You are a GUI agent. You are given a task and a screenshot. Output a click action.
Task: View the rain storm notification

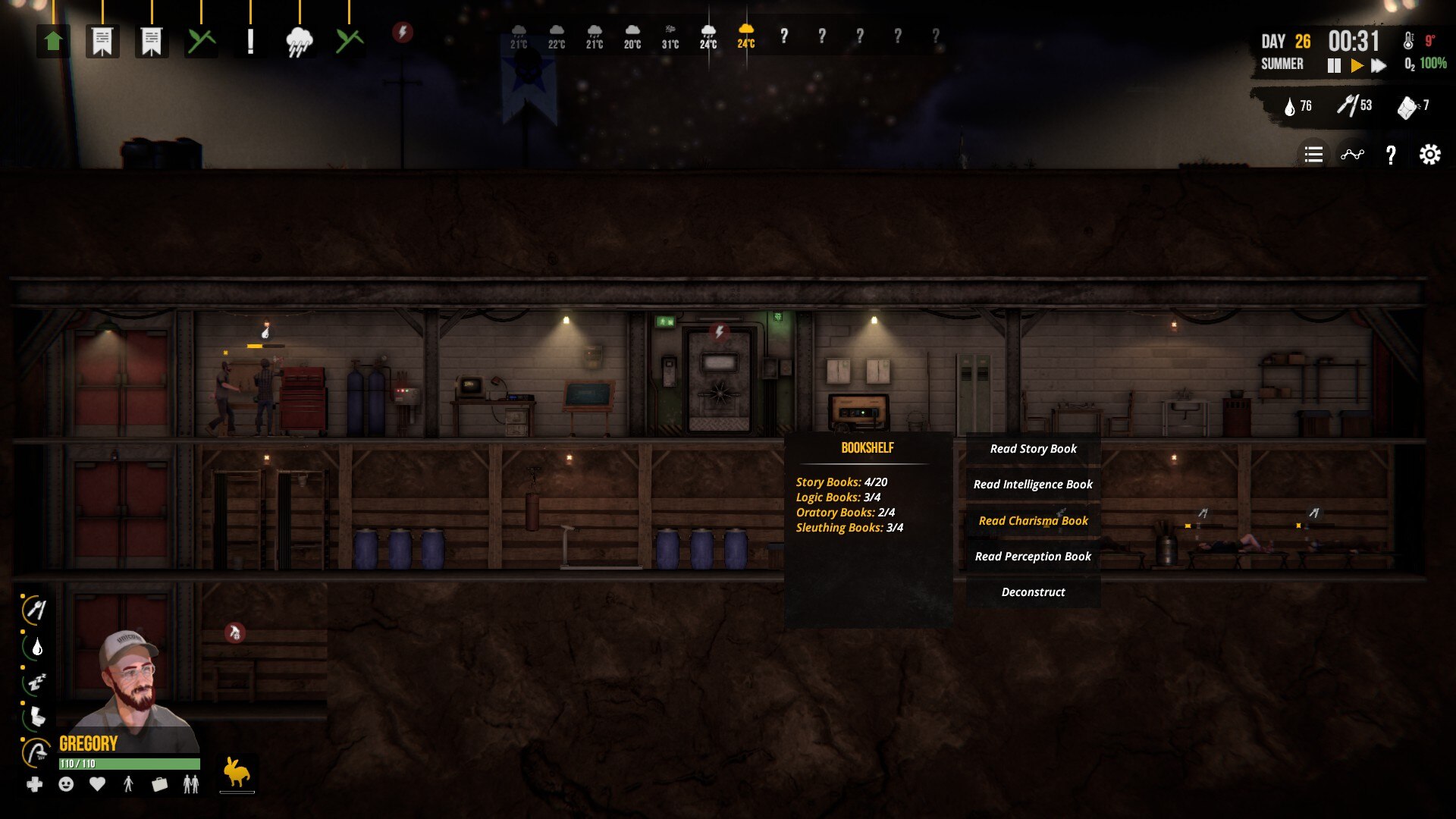pyautogui.click(x=300, y=41)
